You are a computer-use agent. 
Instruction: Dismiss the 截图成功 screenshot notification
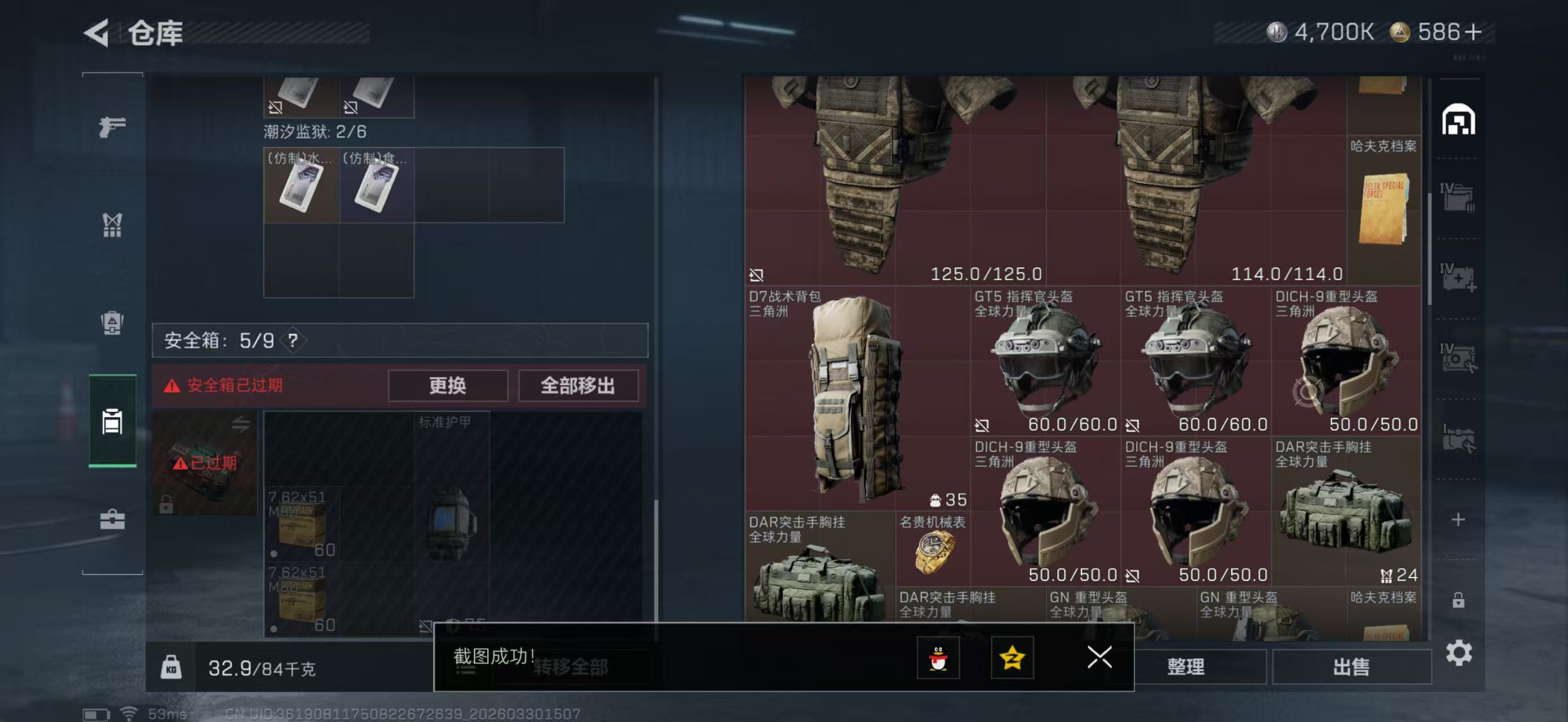[1099, 658]
